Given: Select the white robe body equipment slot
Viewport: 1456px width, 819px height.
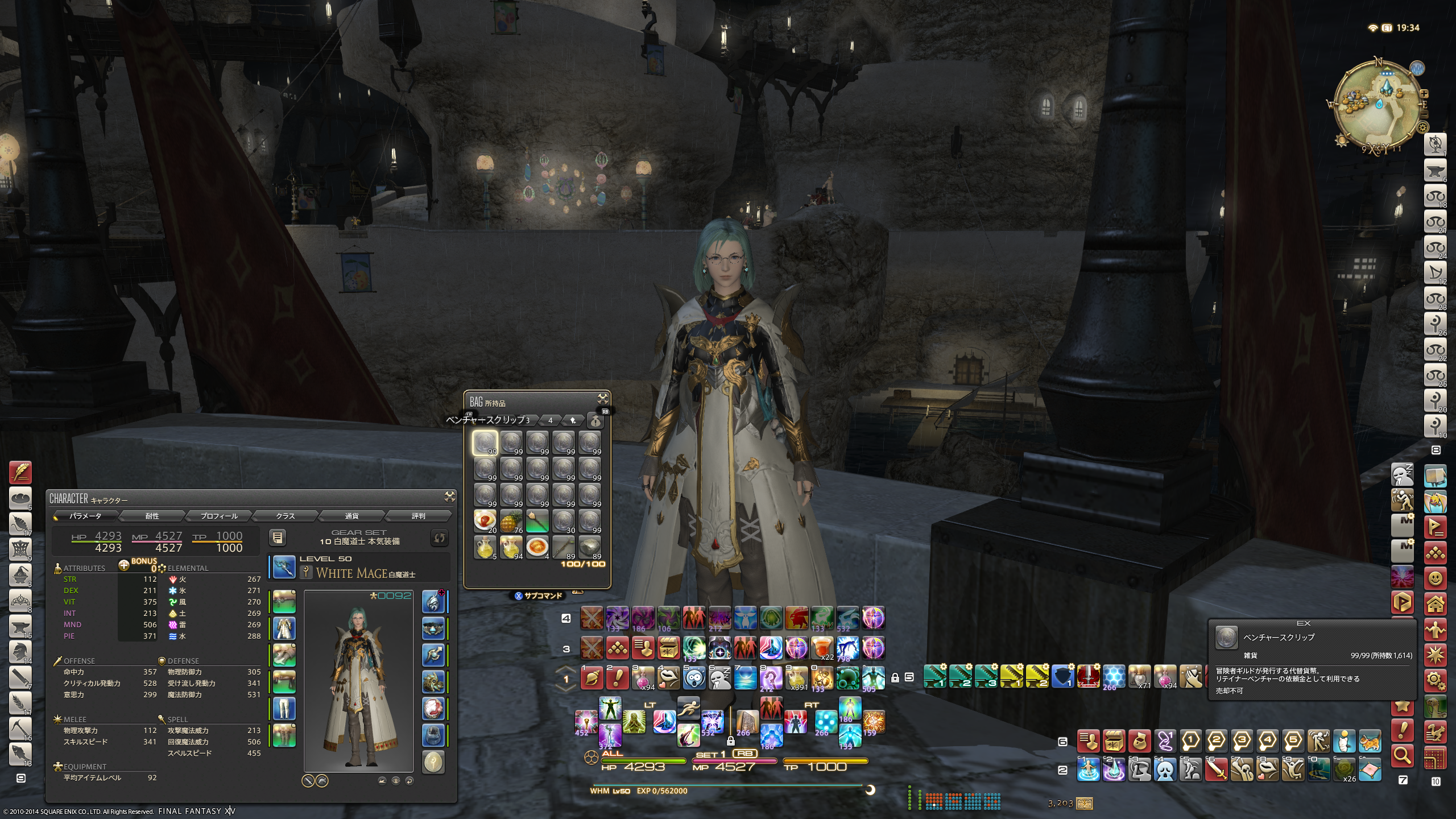Looking at the screenshot, I should pos(284,628).
